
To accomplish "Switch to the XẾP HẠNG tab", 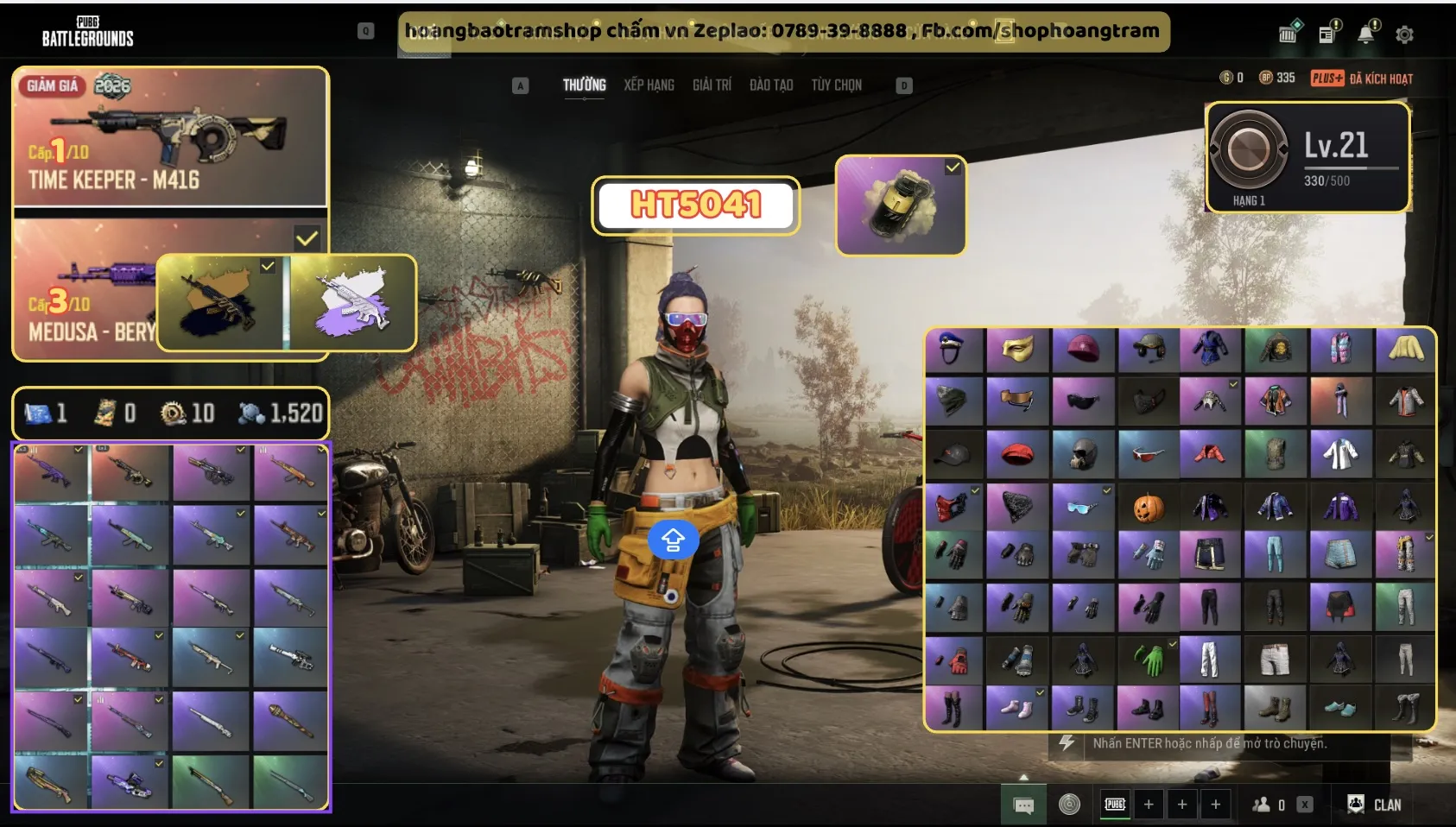I will (x=649, y=85).
